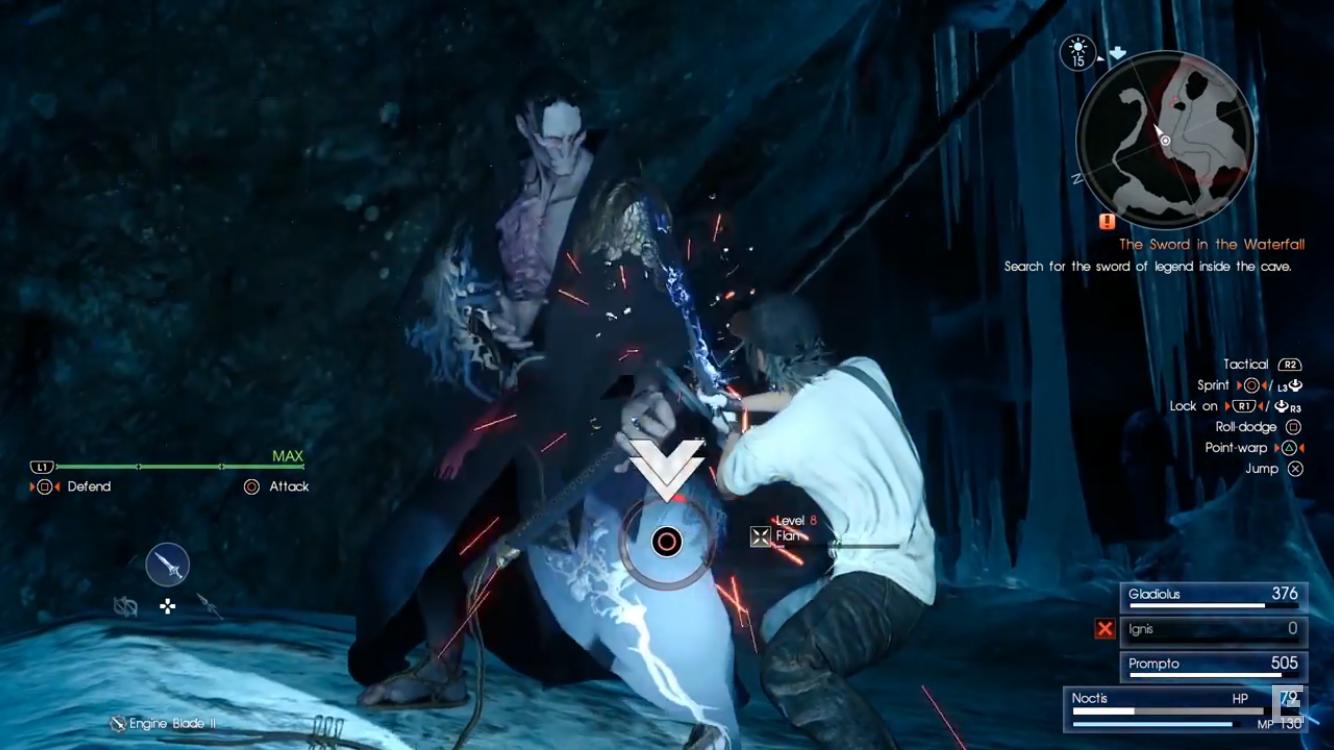
Task: Open the circular cave minimap
Action: [x=1165, y=140]
